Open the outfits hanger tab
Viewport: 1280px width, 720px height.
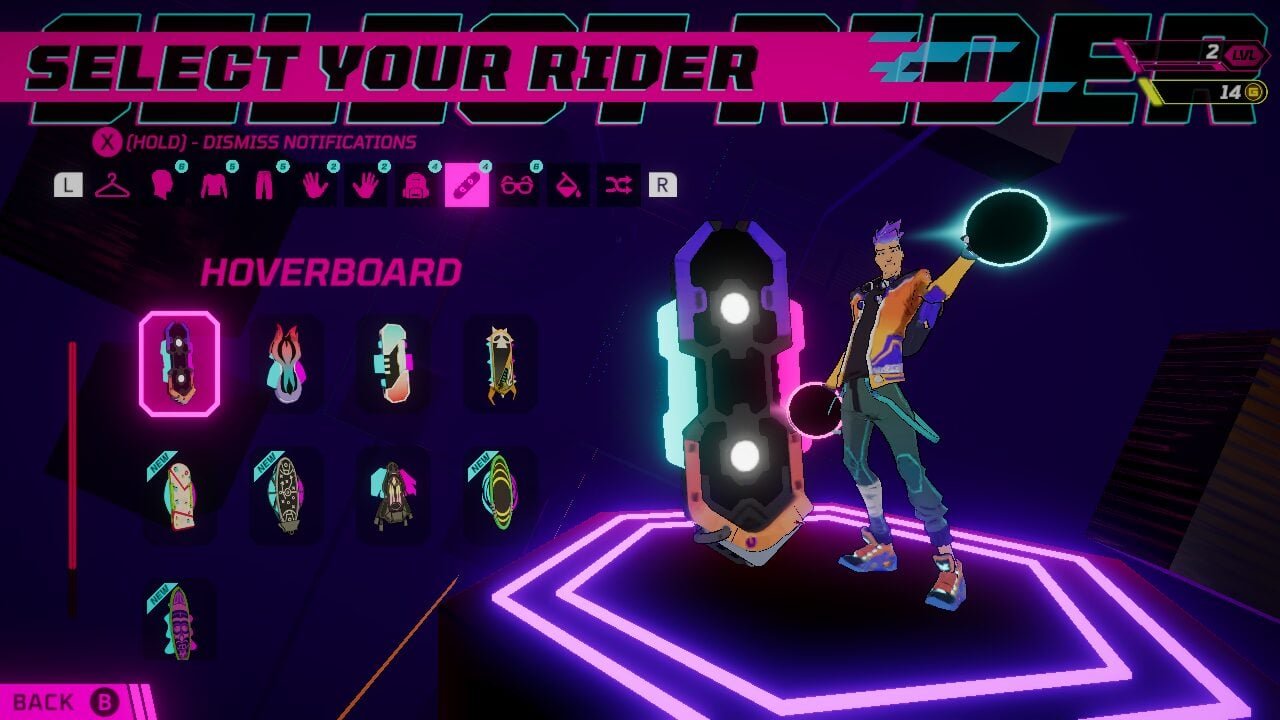coord(112,185)
